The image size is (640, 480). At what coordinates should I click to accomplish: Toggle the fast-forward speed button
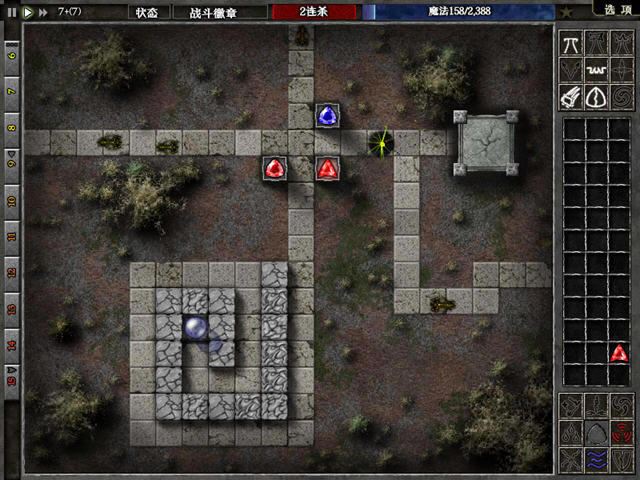(x=44, y=12)
